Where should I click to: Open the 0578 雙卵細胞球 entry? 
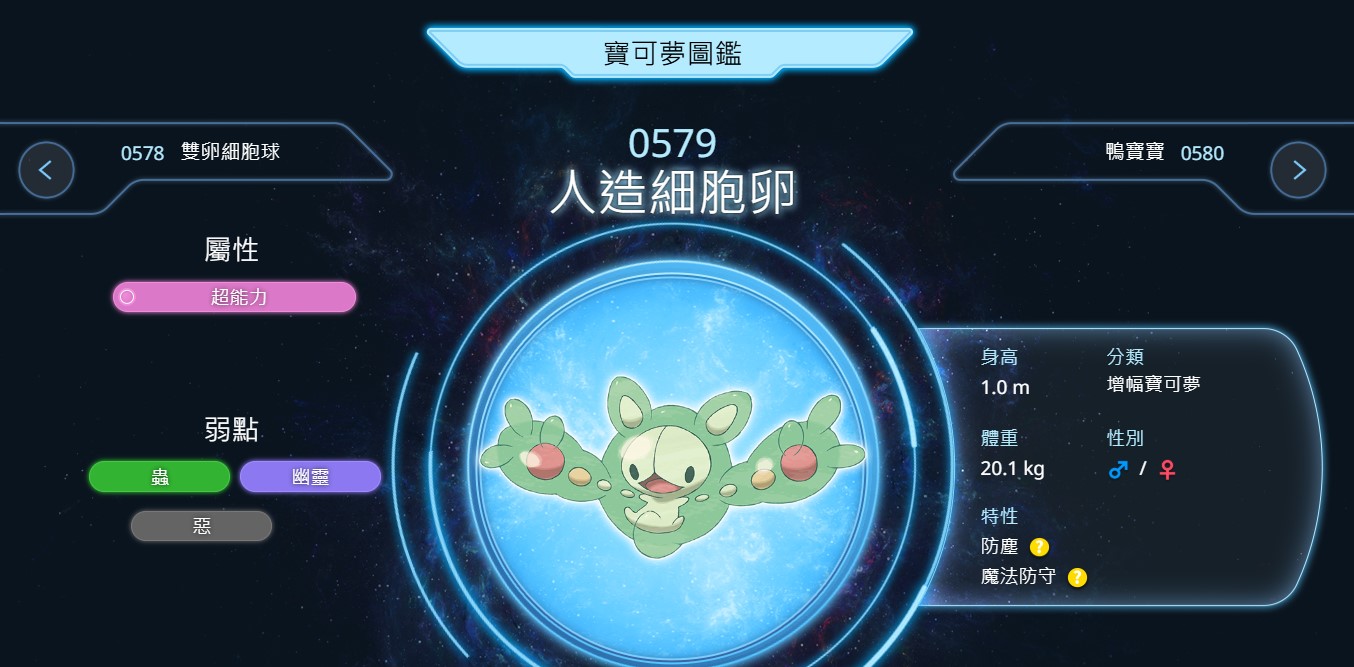201,153
